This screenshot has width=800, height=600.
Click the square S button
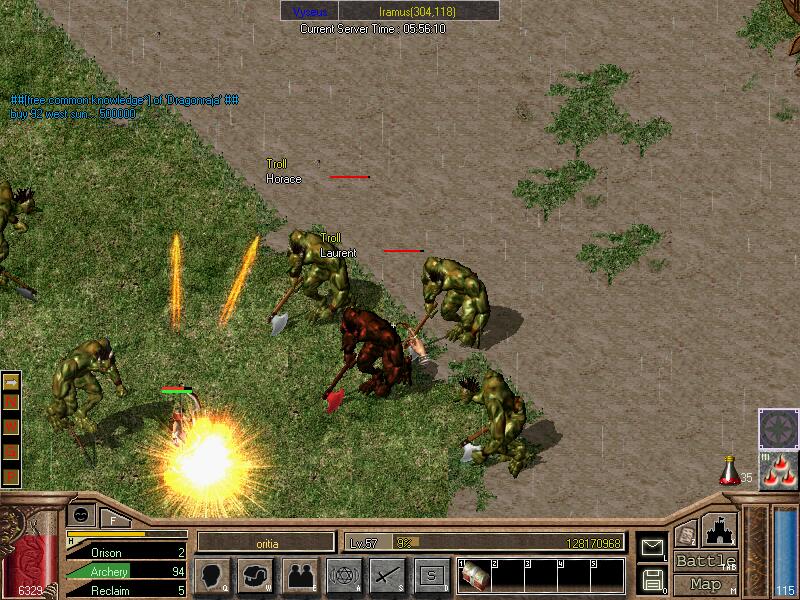(431, 575)
